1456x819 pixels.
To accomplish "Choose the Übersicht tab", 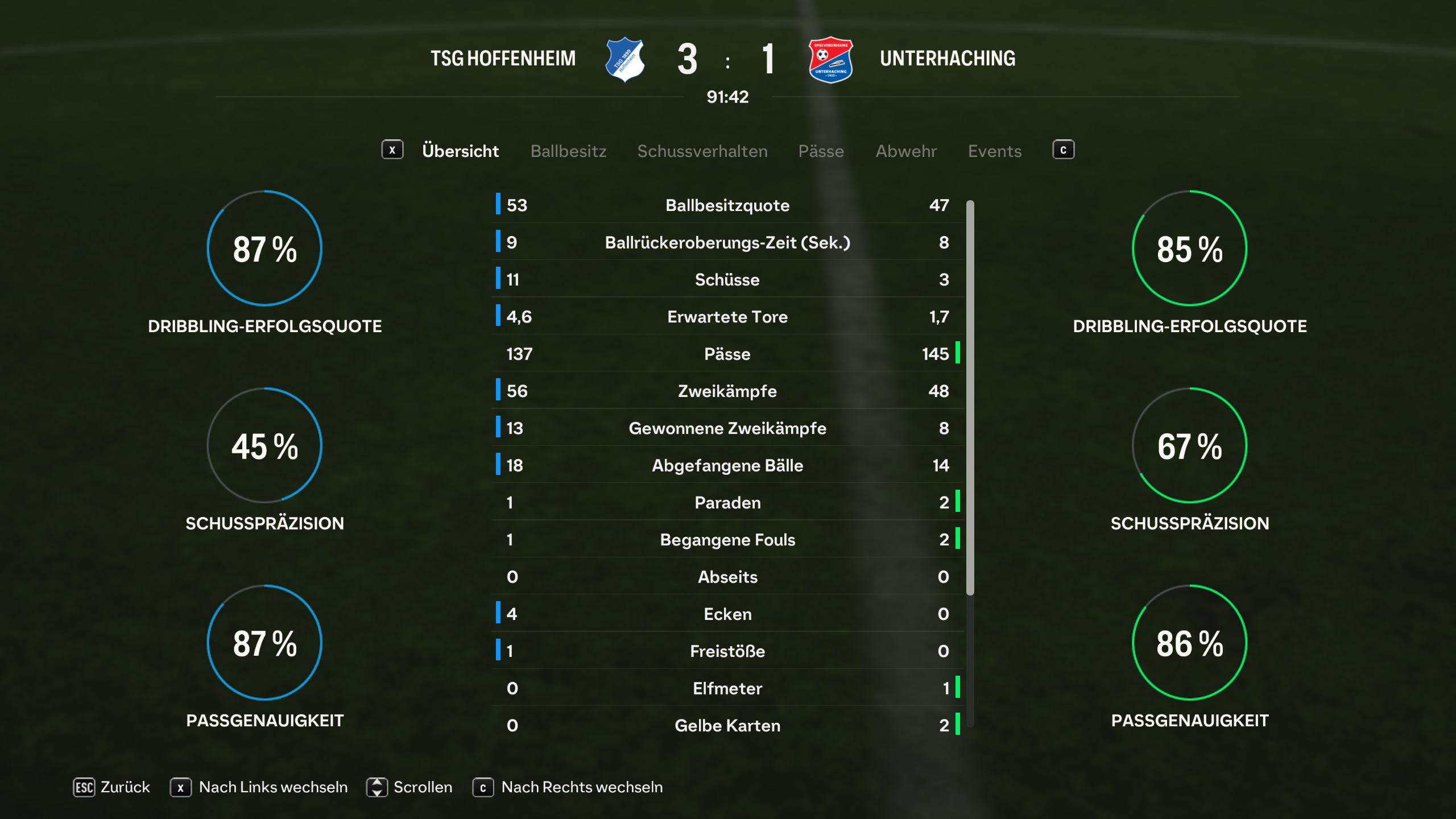I will pos(460,151).
